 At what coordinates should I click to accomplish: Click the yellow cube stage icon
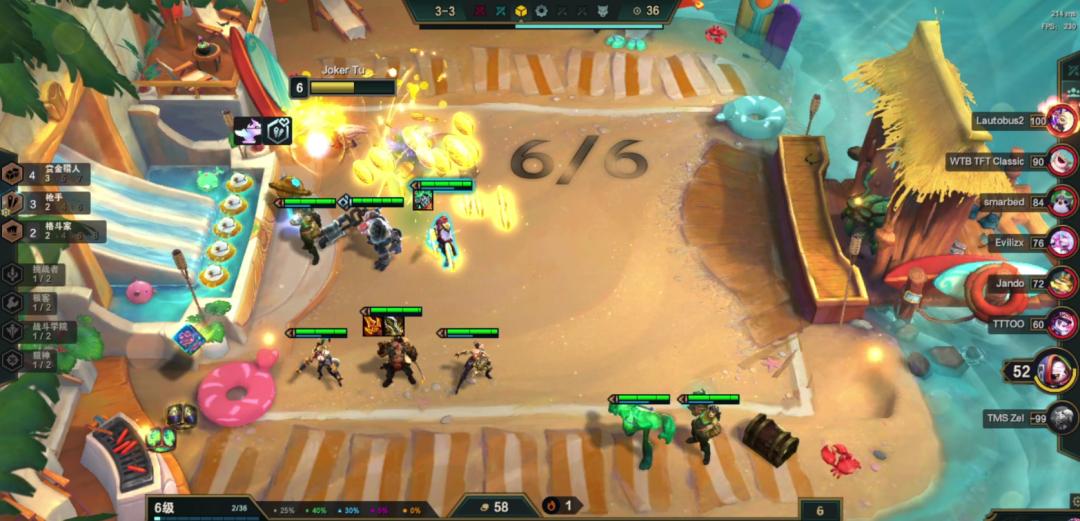click(x=520, y=11)
